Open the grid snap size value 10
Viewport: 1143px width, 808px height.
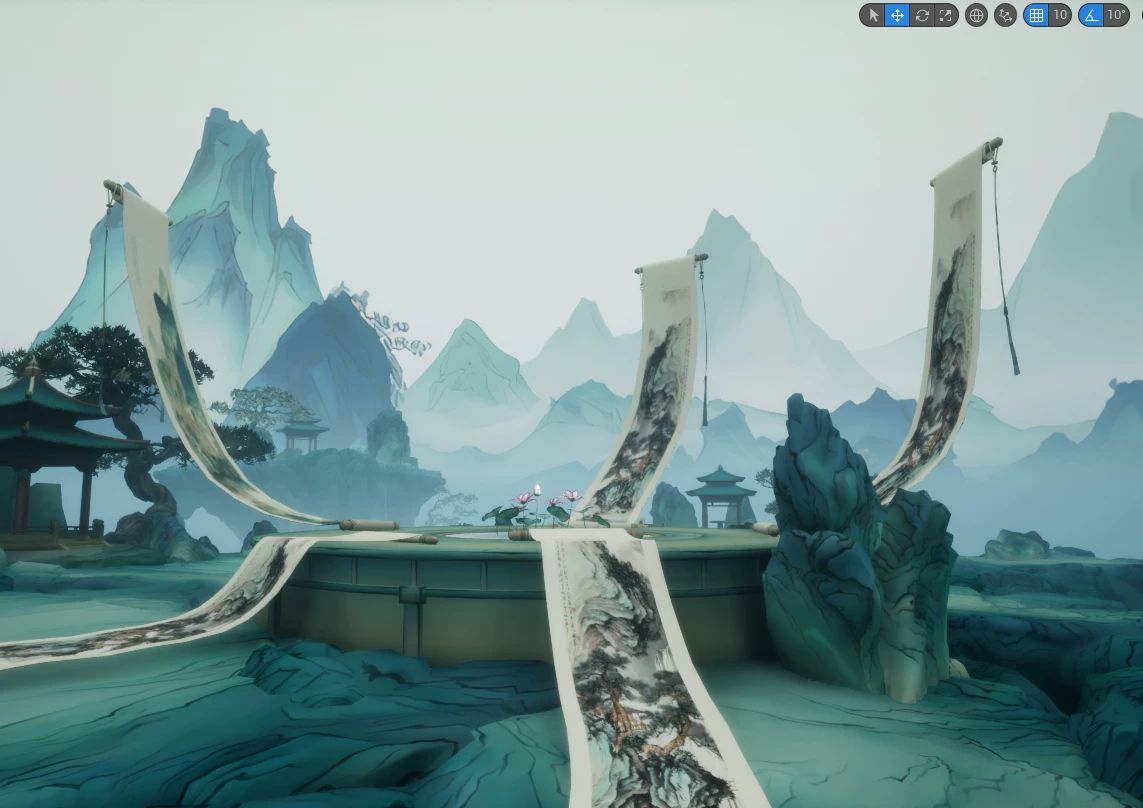click(x=1060, y=15)
